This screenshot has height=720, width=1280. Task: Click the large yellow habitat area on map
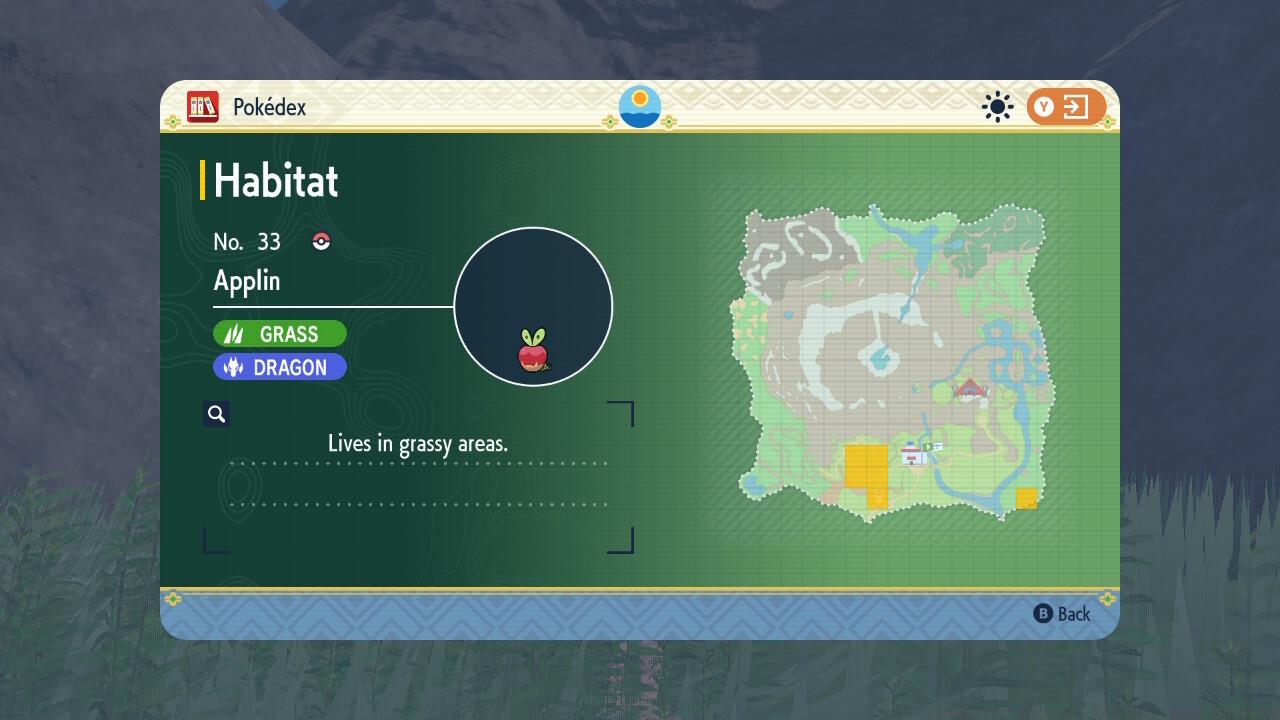click(866, 468)
